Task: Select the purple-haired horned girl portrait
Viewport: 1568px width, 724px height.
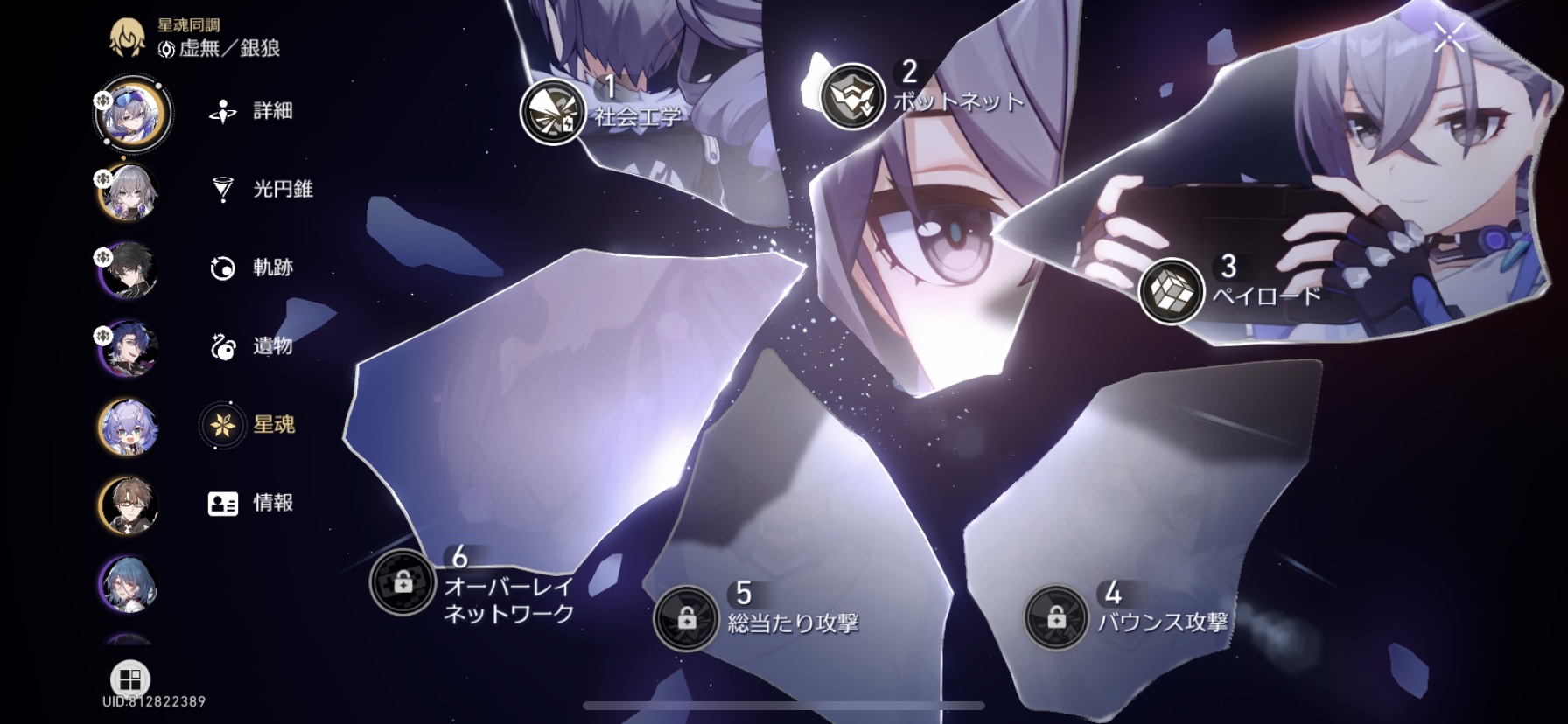Action: click(129, 428)
